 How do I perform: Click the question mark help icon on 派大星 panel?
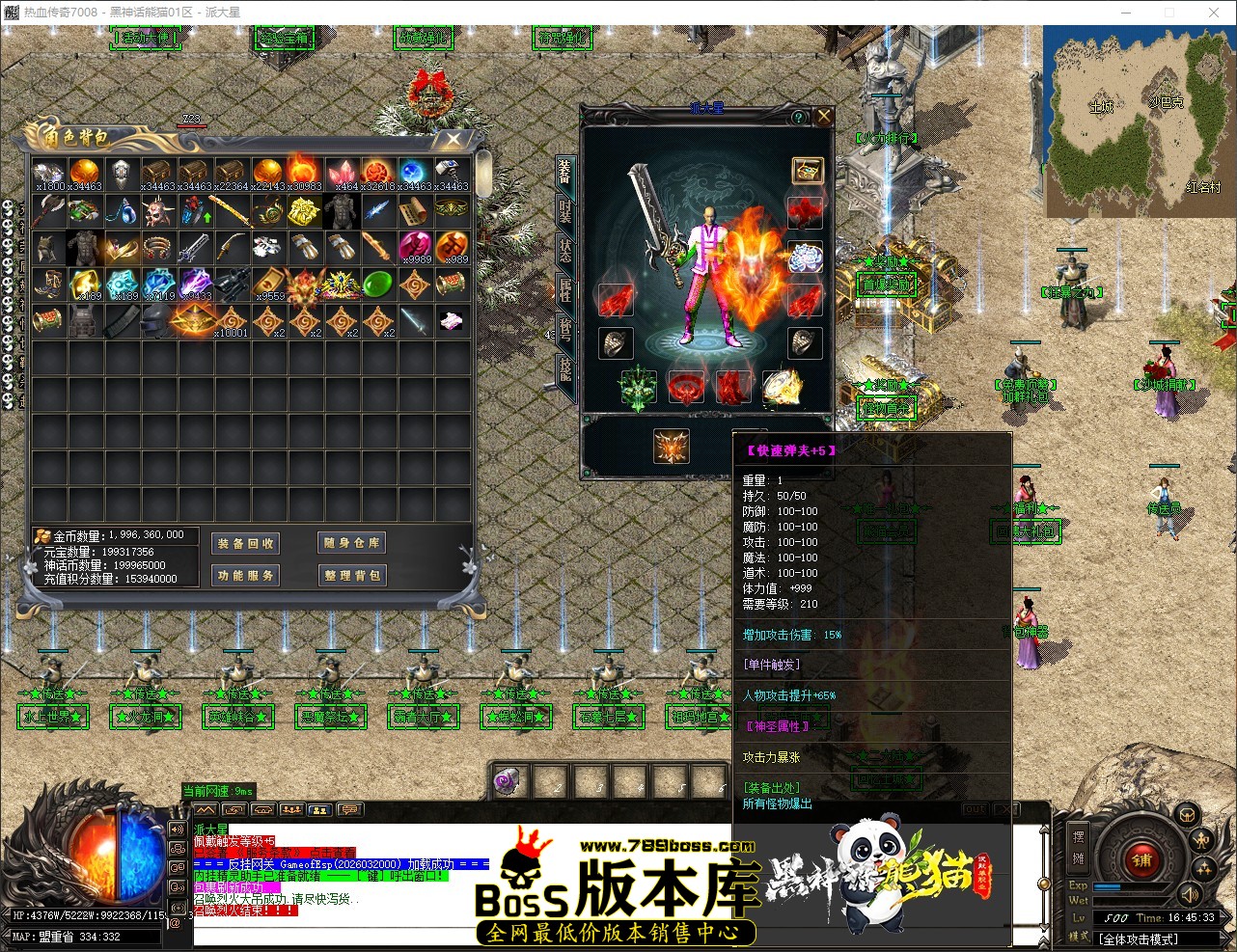tap(798, 118)
